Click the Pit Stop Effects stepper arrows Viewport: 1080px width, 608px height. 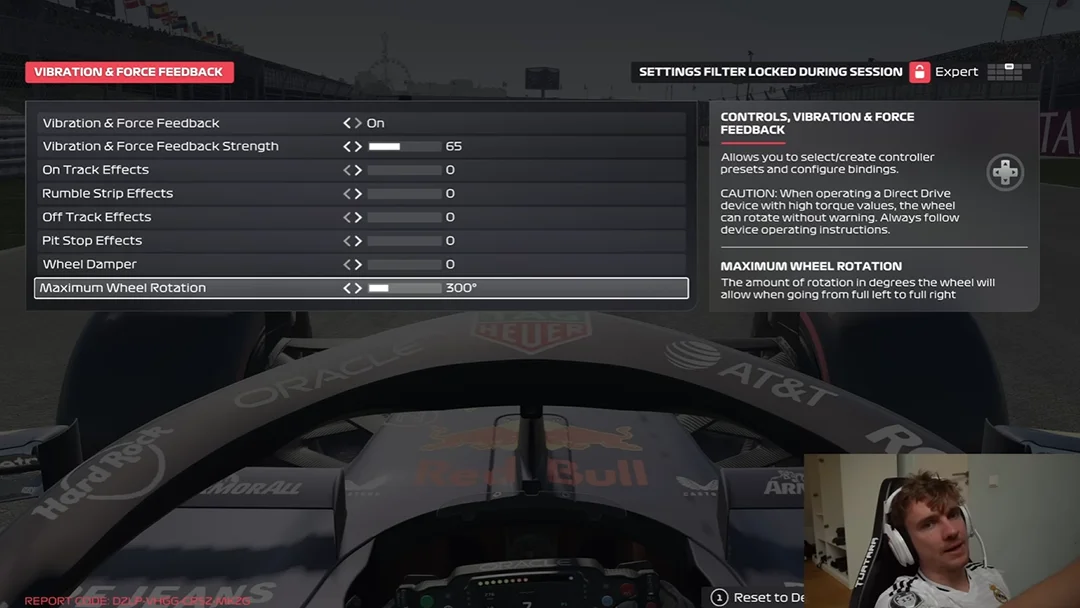click(352, 241)
